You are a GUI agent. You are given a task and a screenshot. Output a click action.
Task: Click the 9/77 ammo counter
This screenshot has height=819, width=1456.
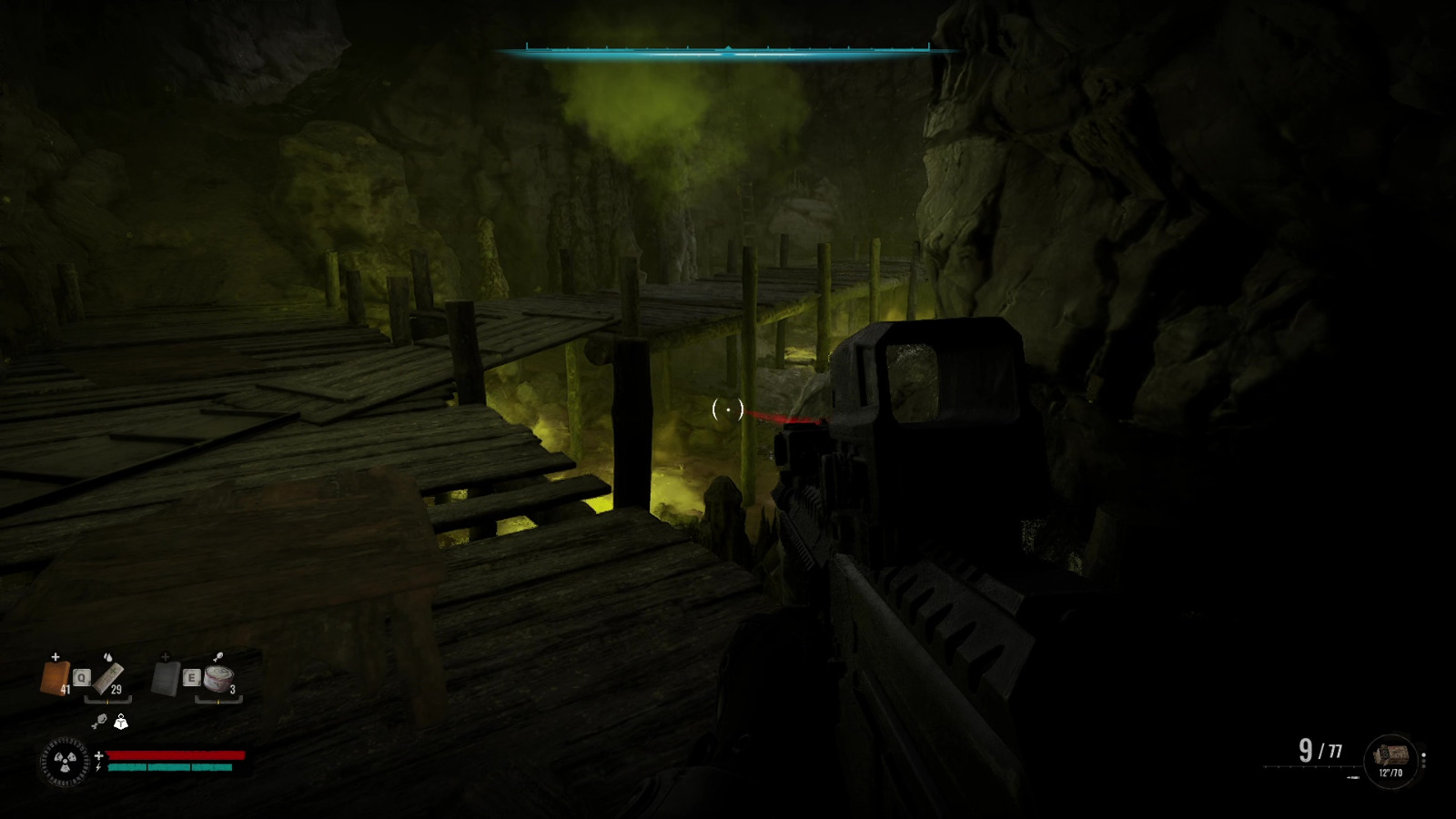[x=1319, y=751]
